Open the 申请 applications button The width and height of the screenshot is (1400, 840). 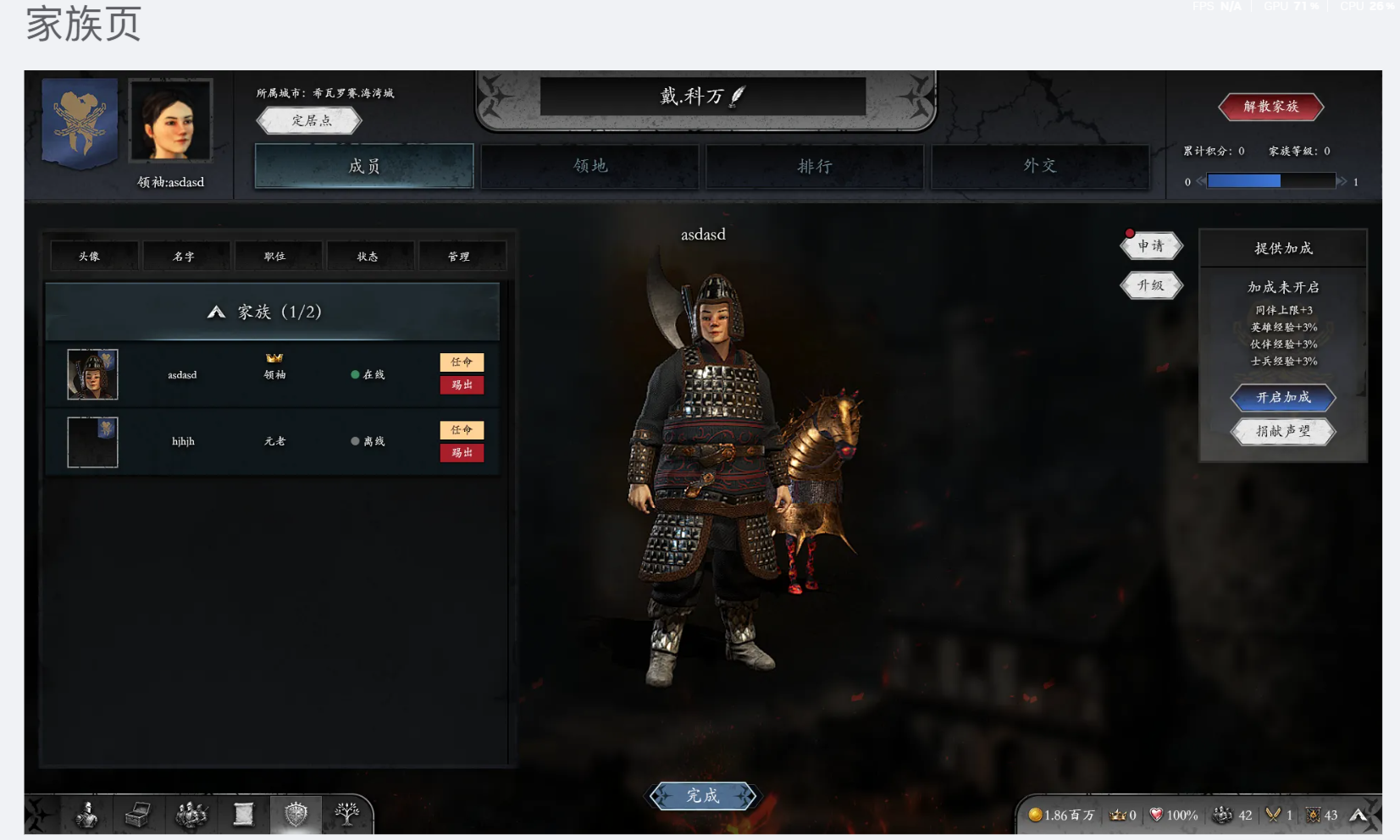[1150, 246]
